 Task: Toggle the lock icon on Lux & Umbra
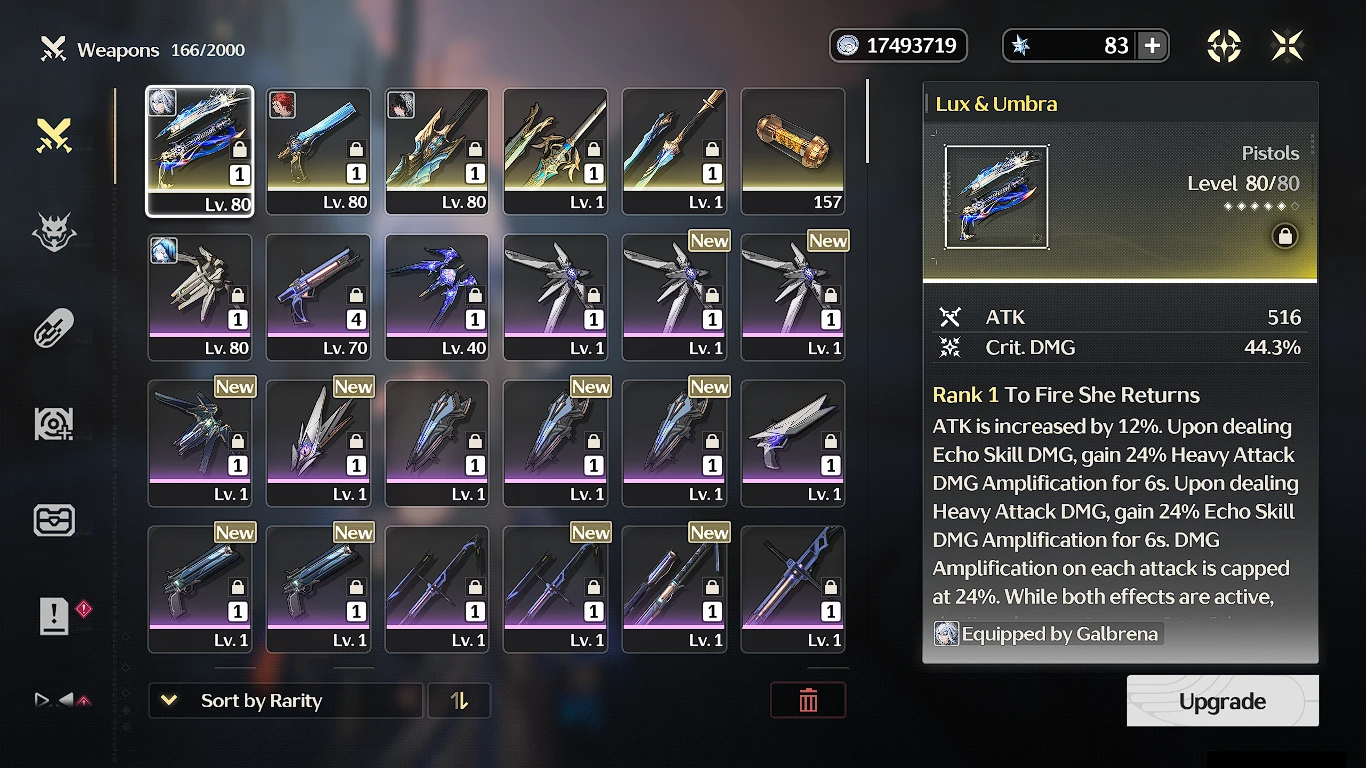coord(1285,236)
